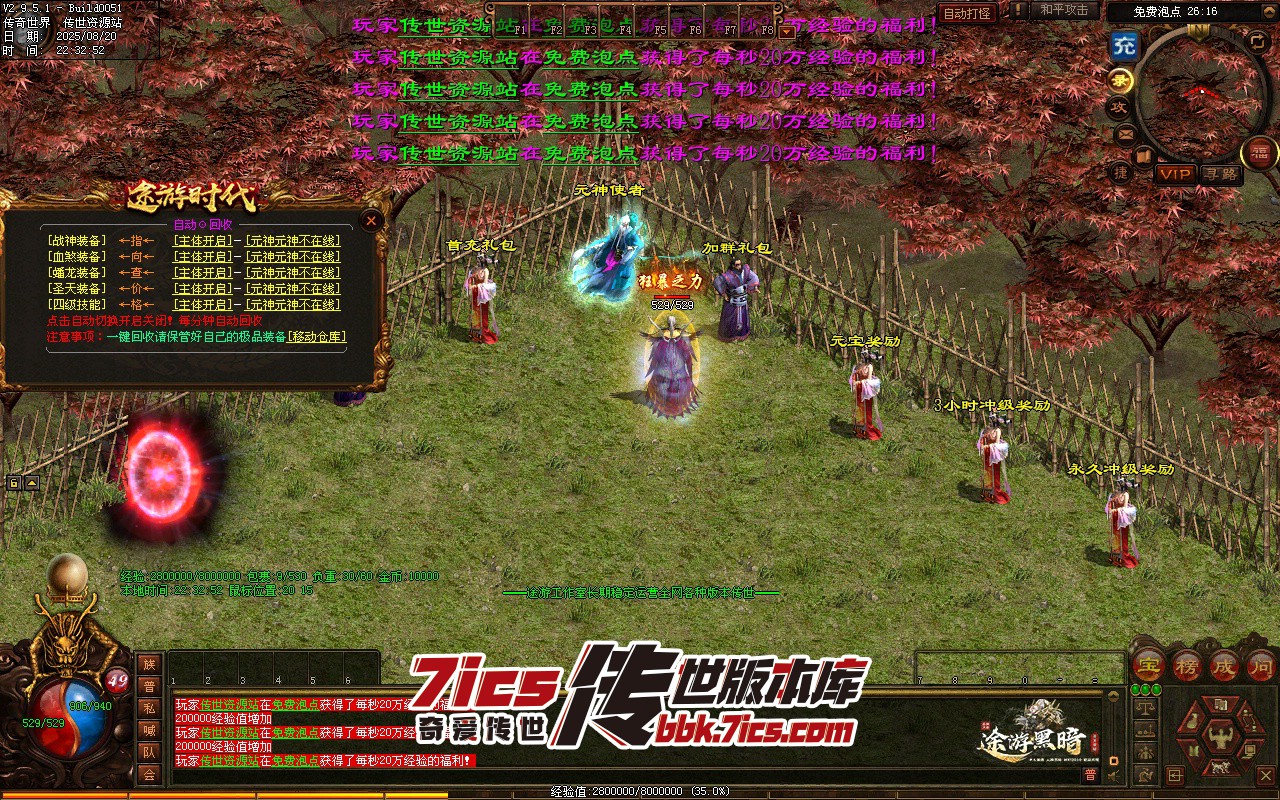Open the VIP panel
Screen dimensions: 1280x800
pyautogui.click(x=1175, y=174)
